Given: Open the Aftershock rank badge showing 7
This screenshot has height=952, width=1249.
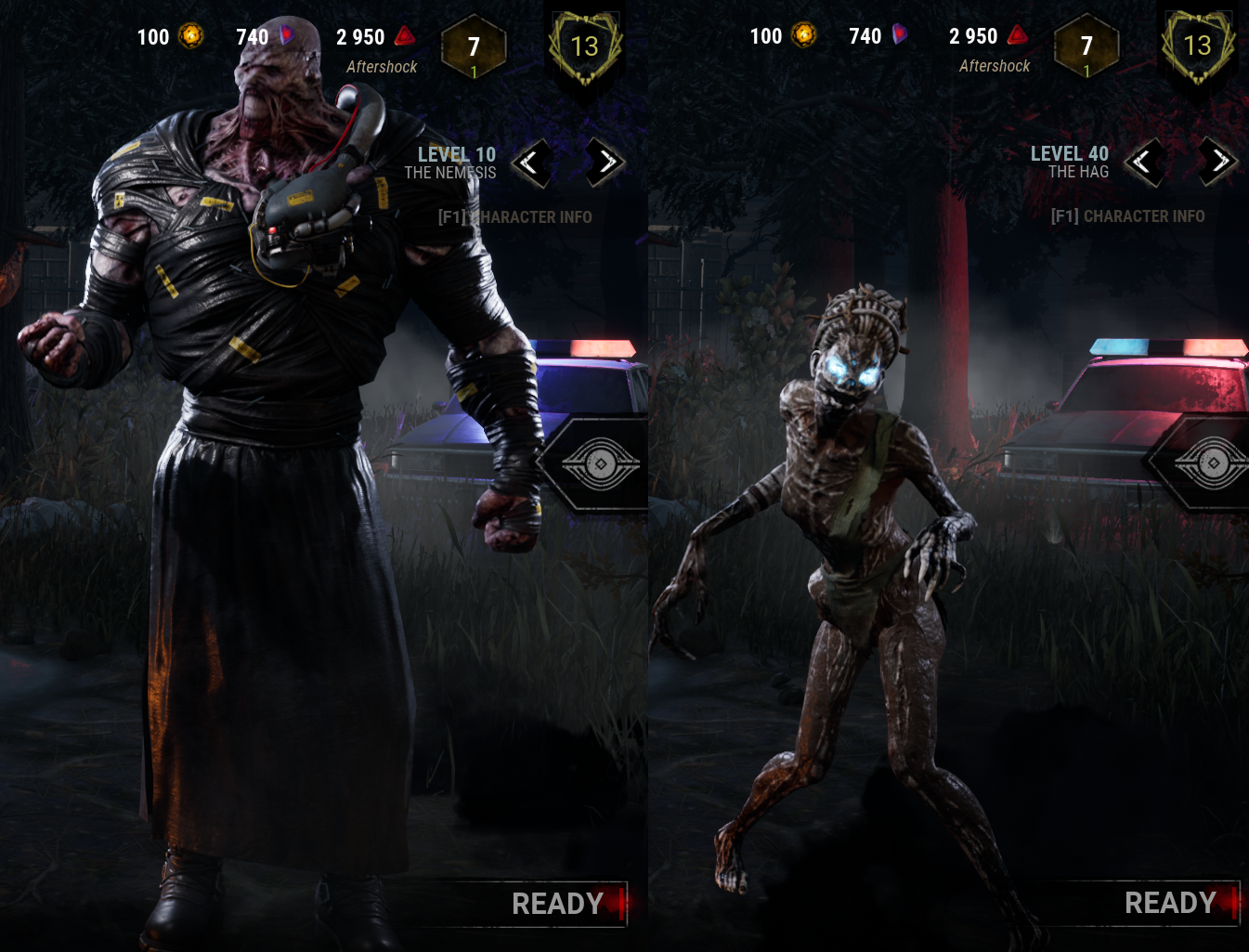Looking at the screenshot, I should (x=475, y=46).
